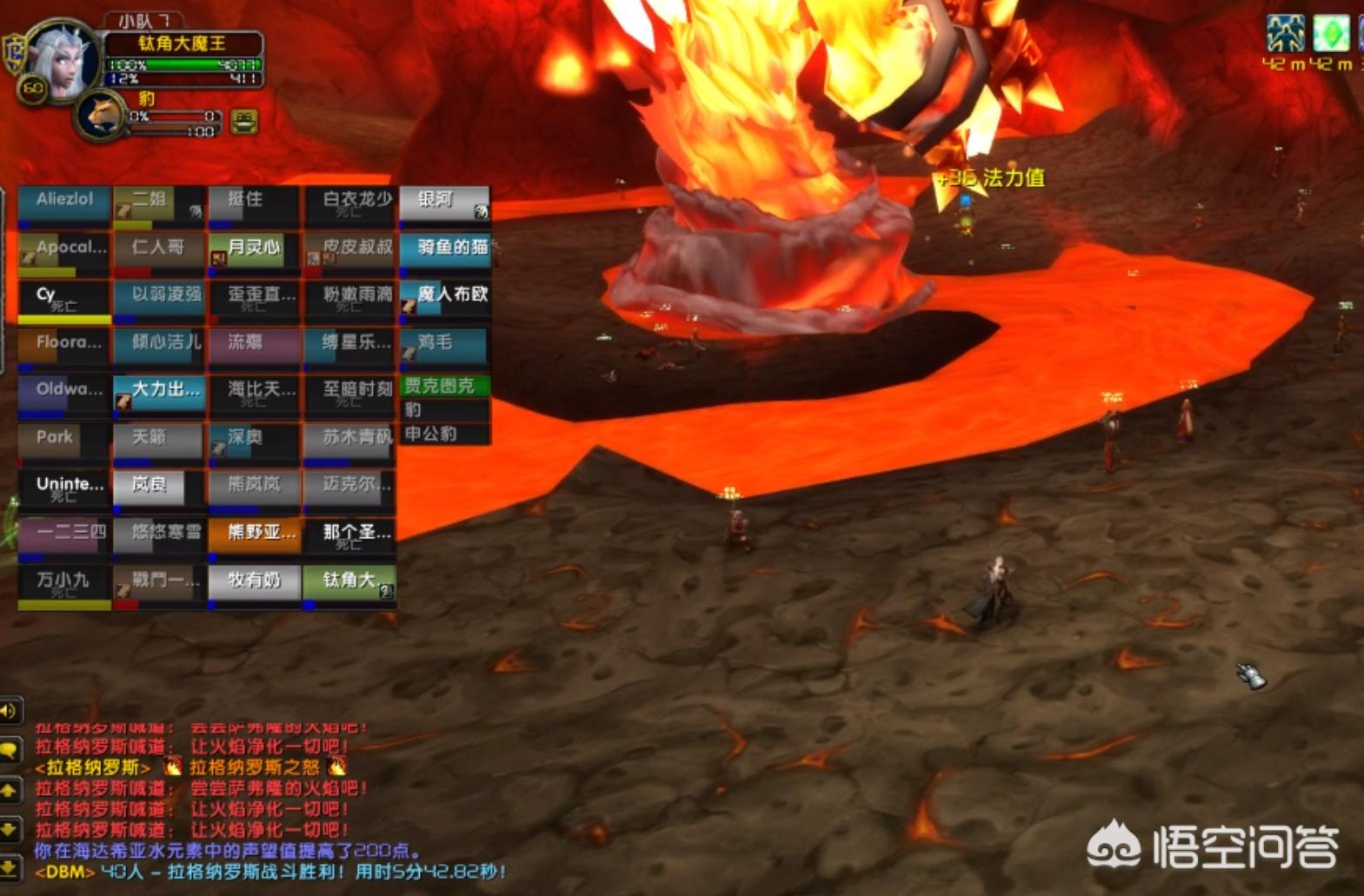Select the 大力出... raid frame
The width and height of the screenshot is (1364, 896).
159,393
